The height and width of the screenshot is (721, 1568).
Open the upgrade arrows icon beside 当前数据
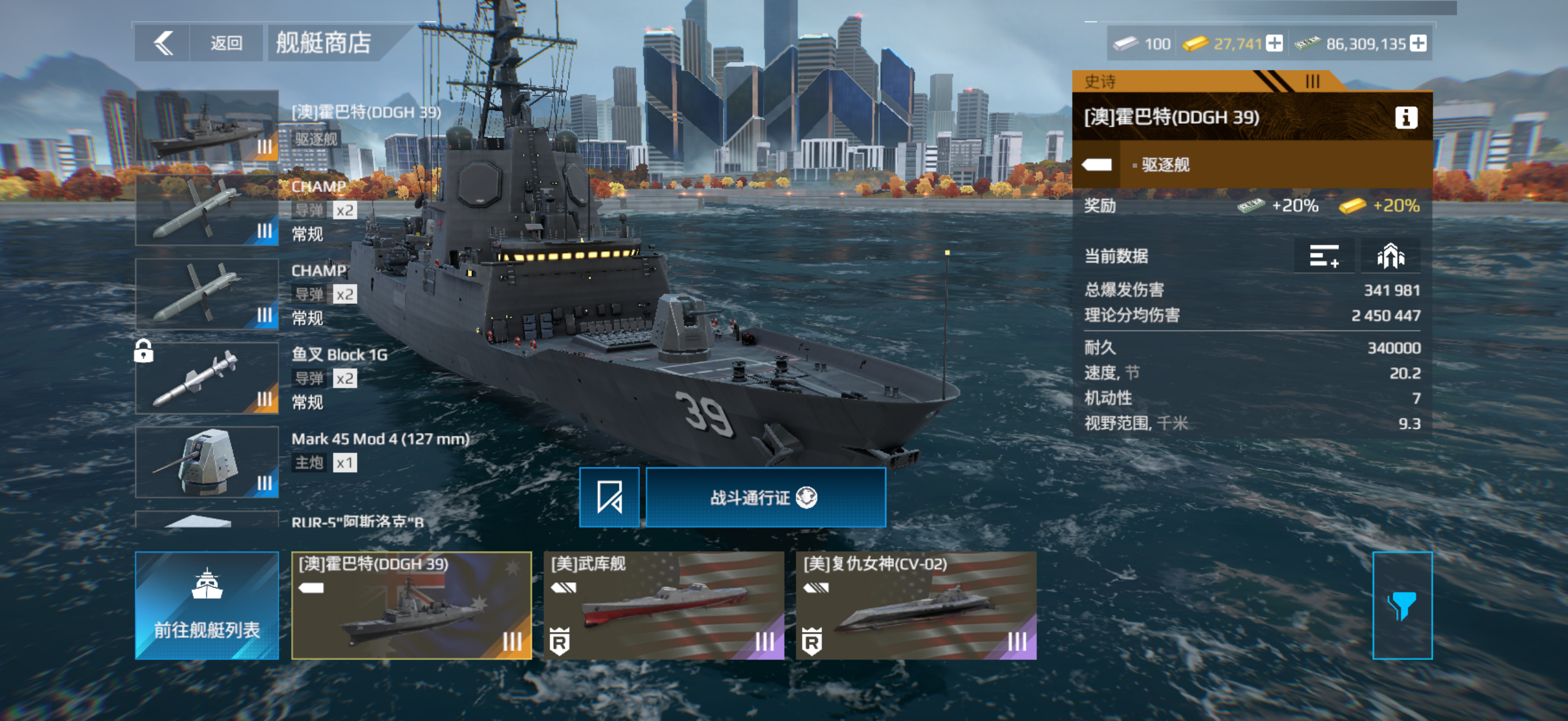click(x=1390, y=256)
